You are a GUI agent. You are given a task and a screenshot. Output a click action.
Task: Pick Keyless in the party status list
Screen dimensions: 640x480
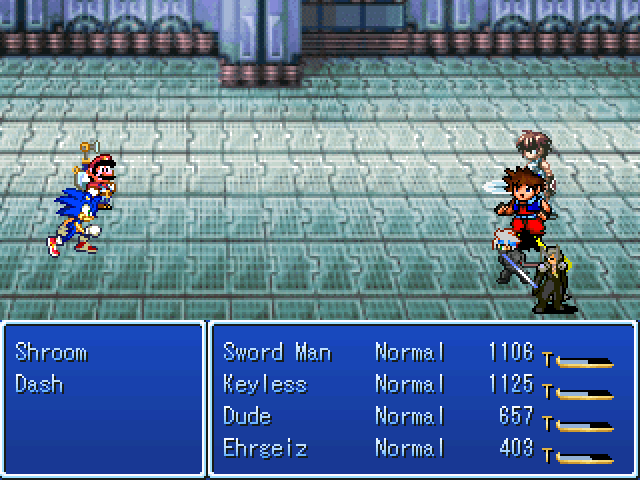[265, 384]
